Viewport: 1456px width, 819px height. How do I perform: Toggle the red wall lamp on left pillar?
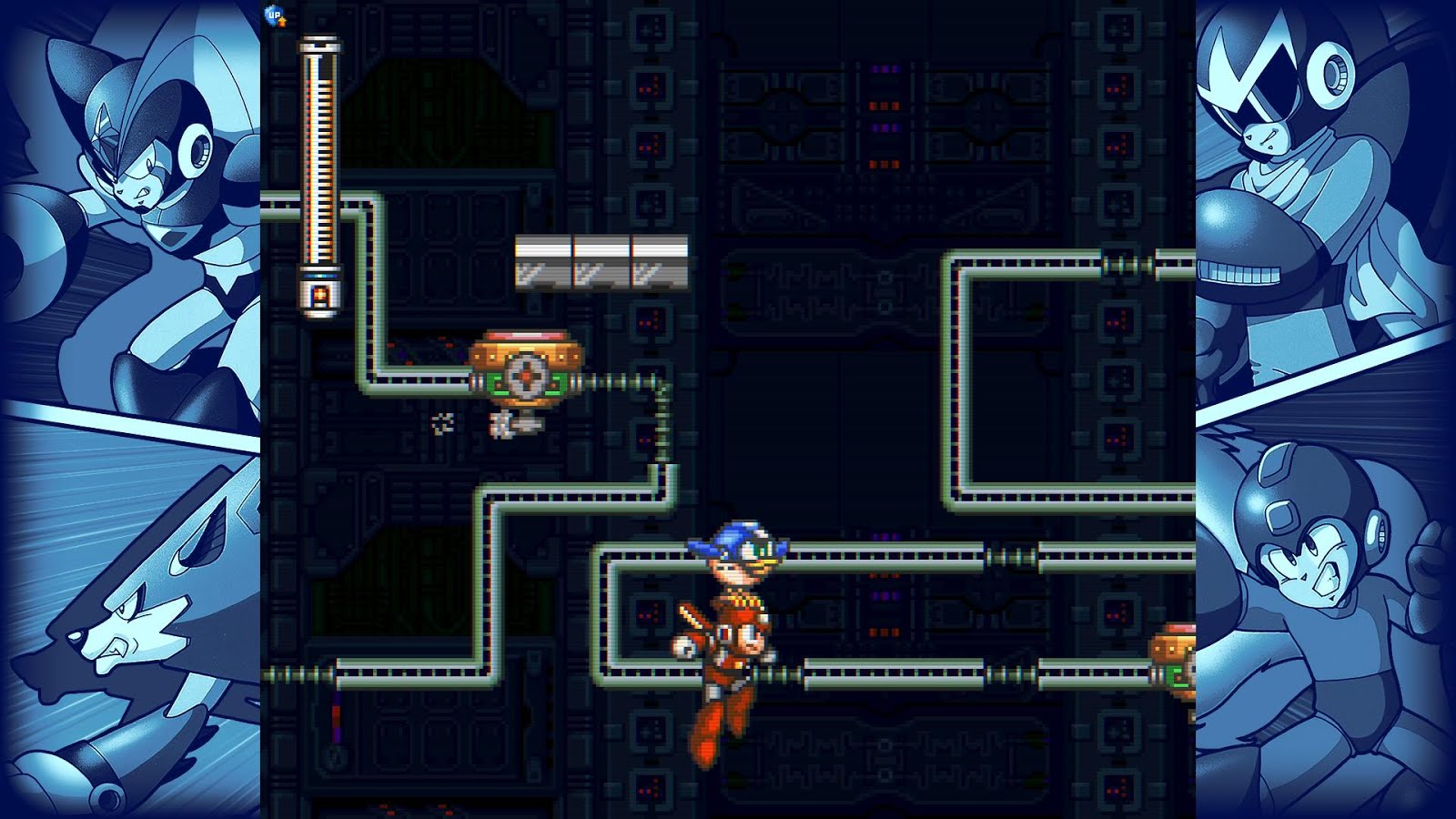tap(337, 716)
